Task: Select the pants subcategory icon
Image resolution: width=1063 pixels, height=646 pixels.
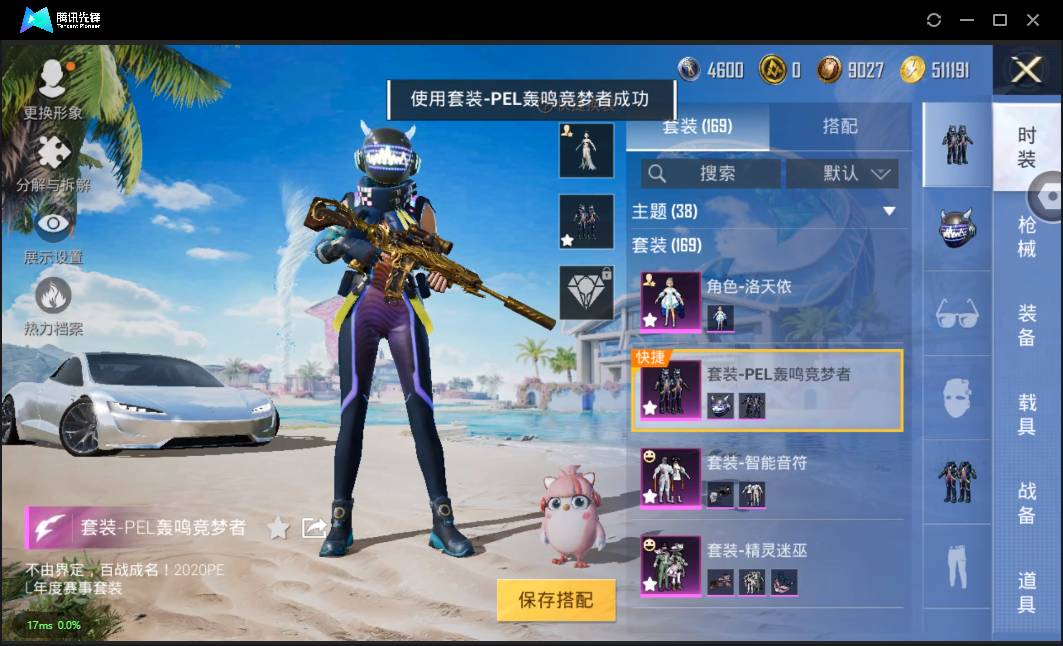Action: [956, 567]
